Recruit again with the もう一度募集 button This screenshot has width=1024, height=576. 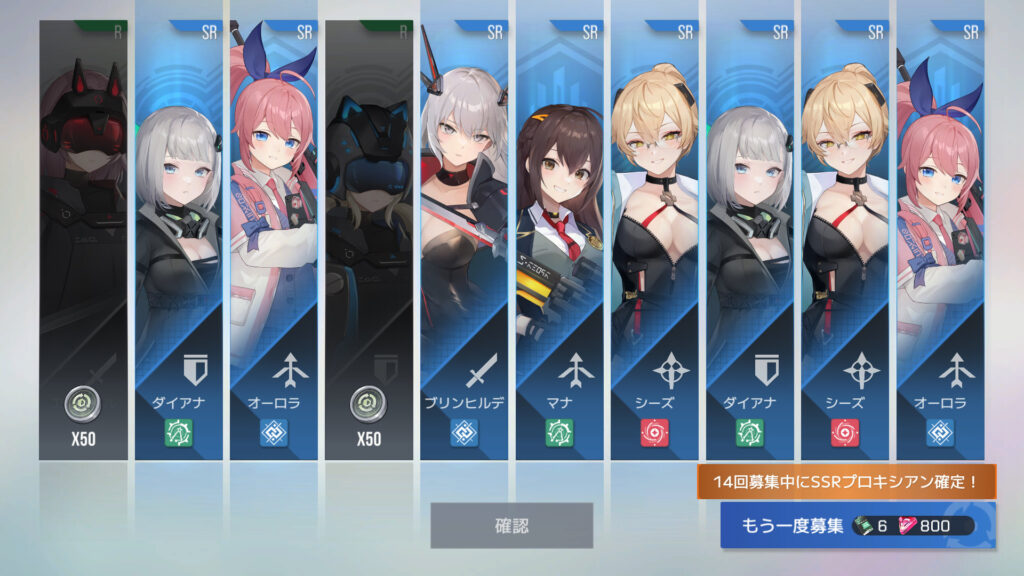point(857,526)
